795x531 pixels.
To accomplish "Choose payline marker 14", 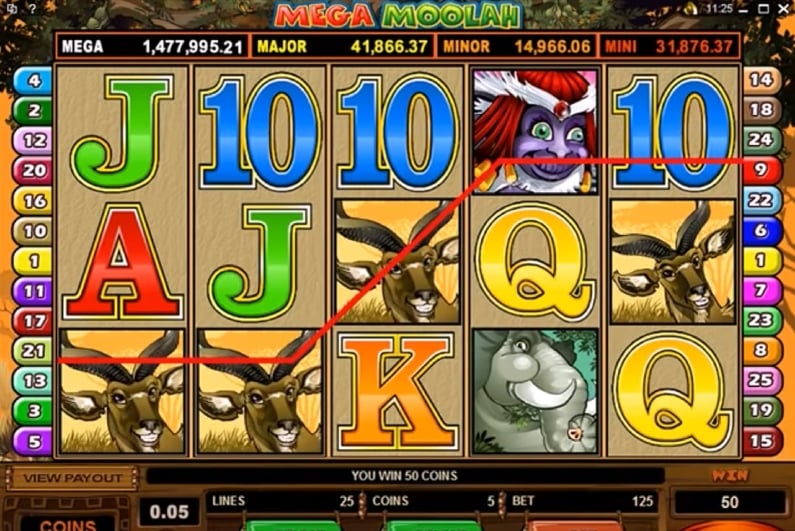I will pyautogui.click(x=761, y=80).
